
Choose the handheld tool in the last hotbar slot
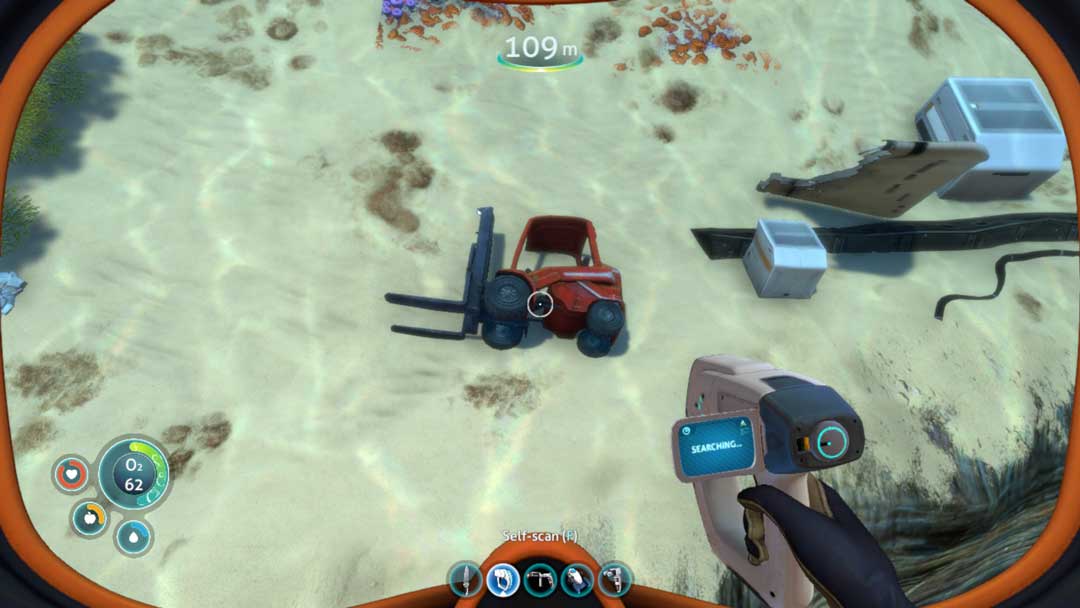(613, 579)
